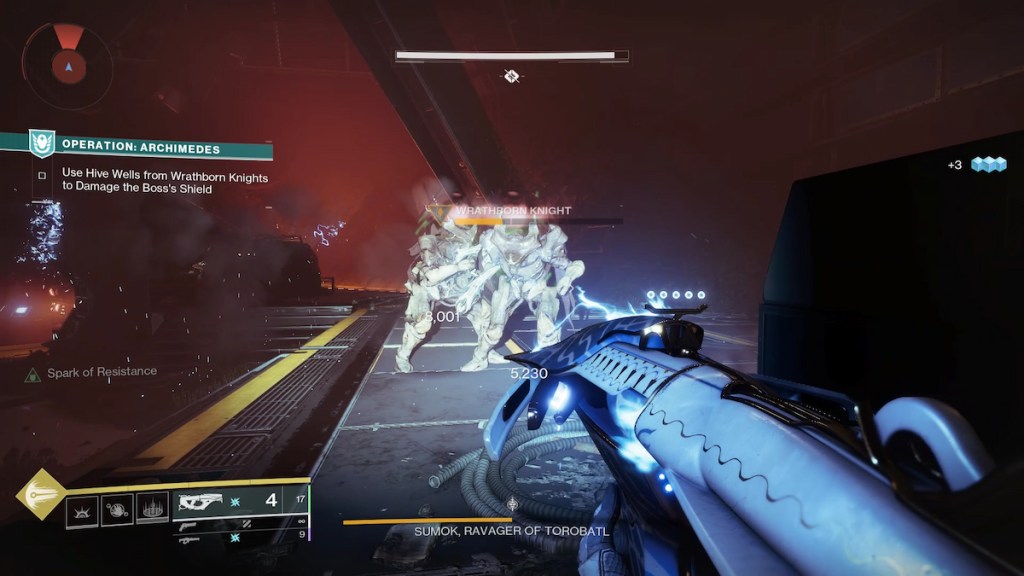Image resolution: width=1024 pixels, height=576 pixels.
Task: Click the boss marker icon under top bar
Action: pyautogui.click(x=511, y=76)
